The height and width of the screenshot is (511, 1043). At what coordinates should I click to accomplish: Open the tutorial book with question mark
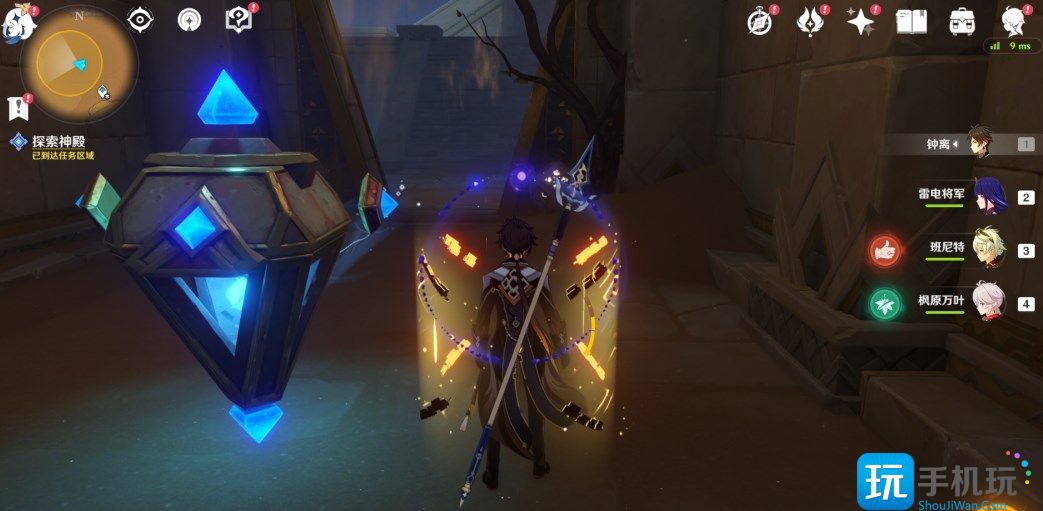point(239,19)
